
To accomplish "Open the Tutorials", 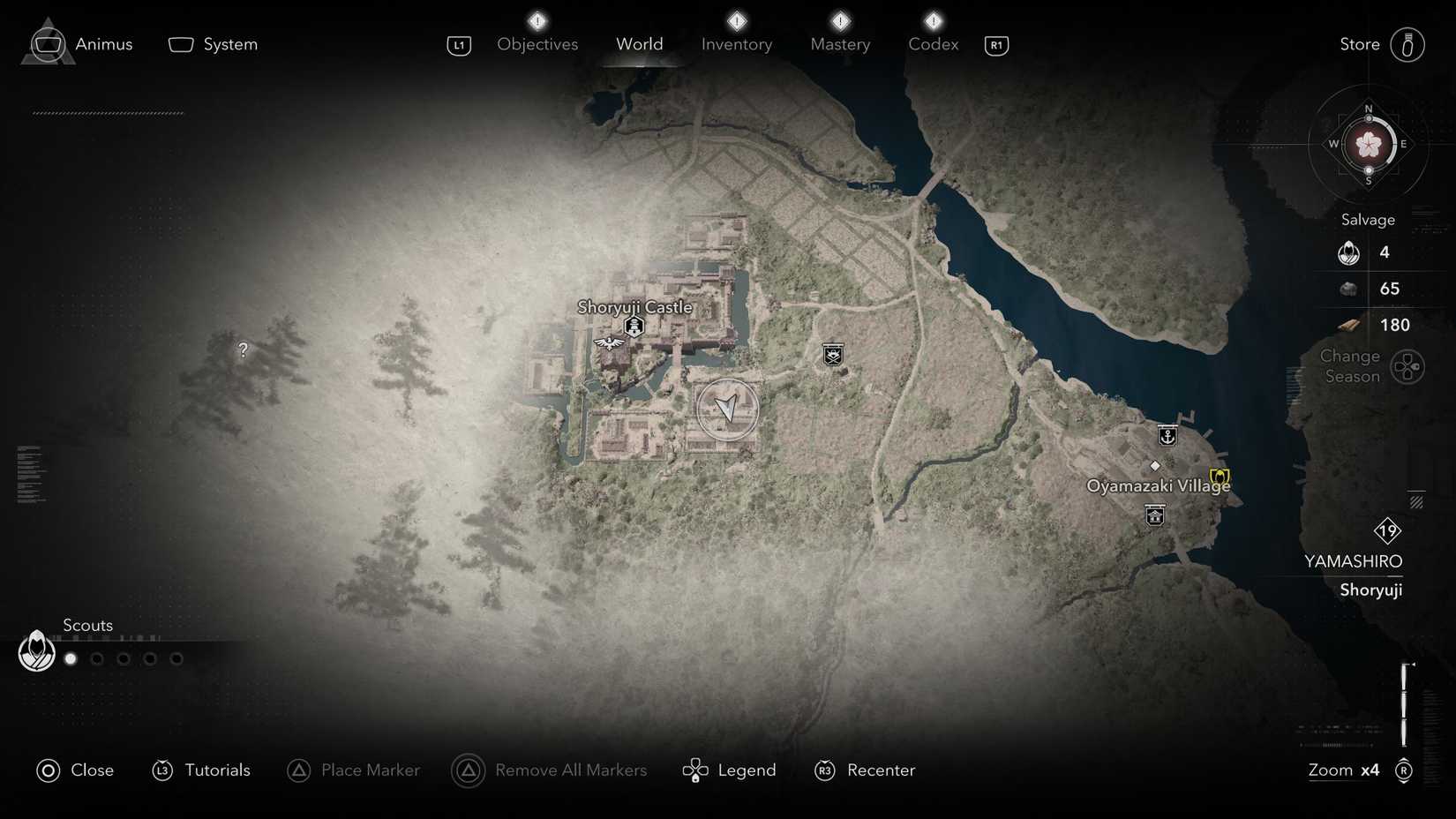I will click(x=201, y=770).
